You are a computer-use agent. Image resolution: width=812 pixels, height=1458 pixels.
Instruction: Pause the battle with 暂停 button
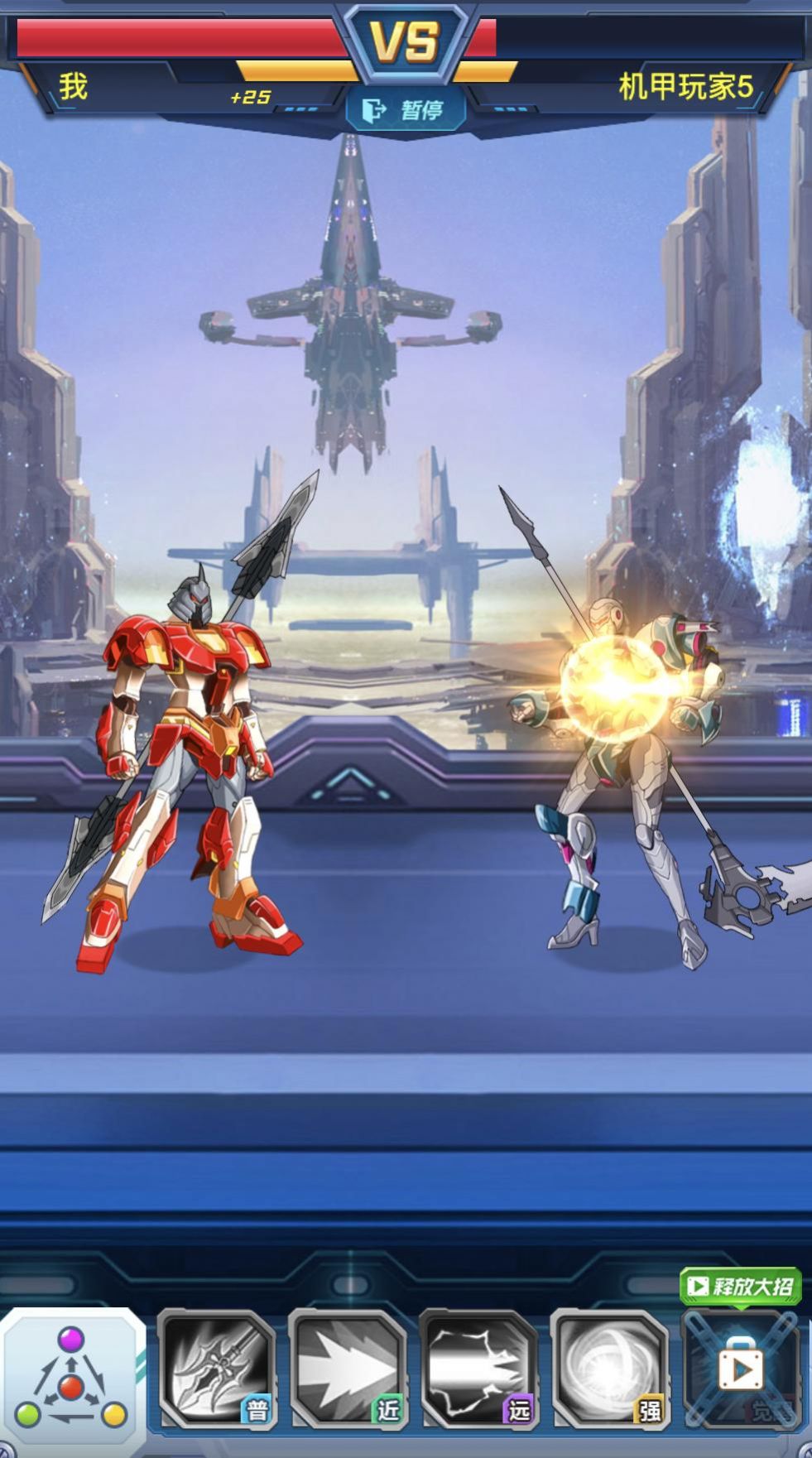coord(406,109)
